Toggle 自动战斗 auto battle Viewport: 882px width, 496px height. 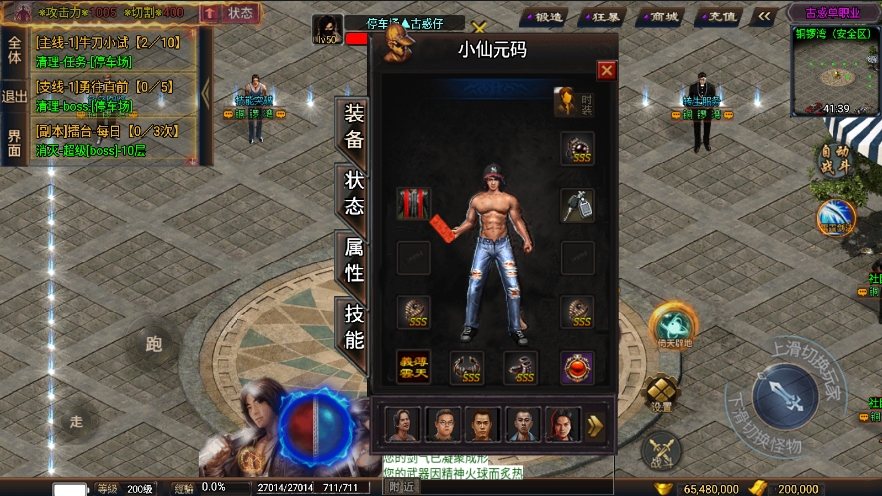tap(835, 160)
